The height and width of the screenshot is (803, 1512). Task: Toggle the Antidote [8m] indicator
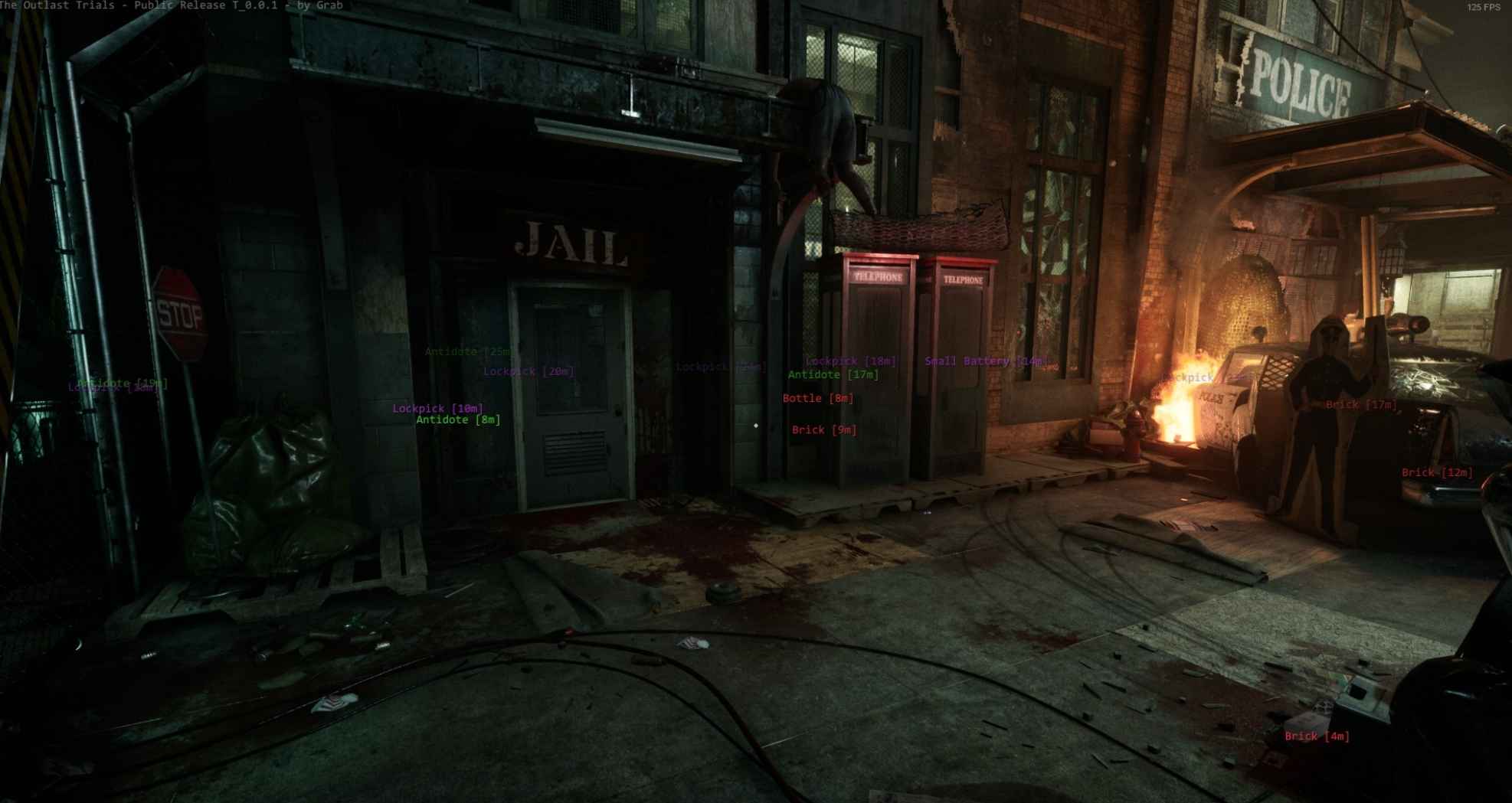tap(457, 420)
